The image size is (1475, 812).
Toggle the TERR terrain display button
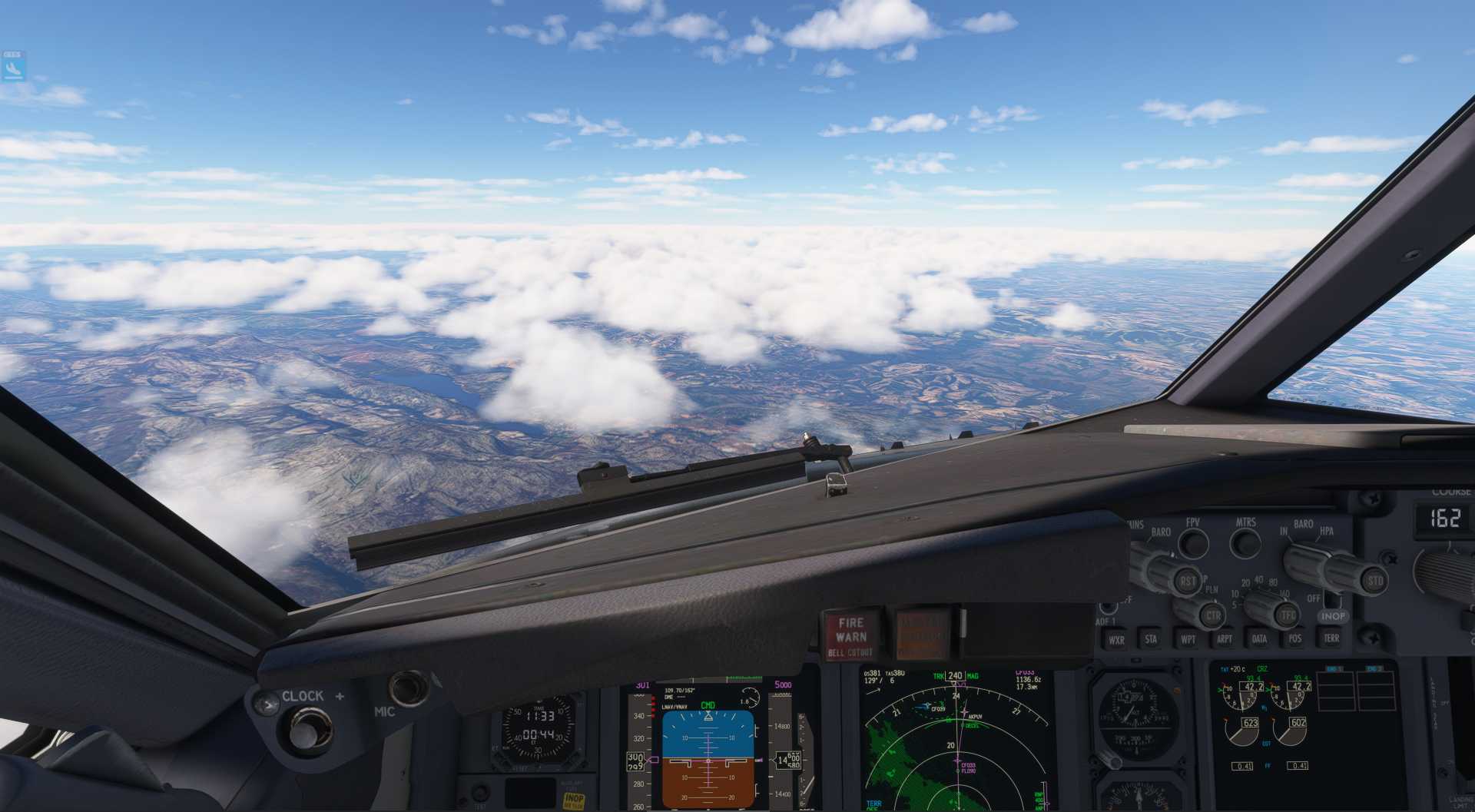1331,637
